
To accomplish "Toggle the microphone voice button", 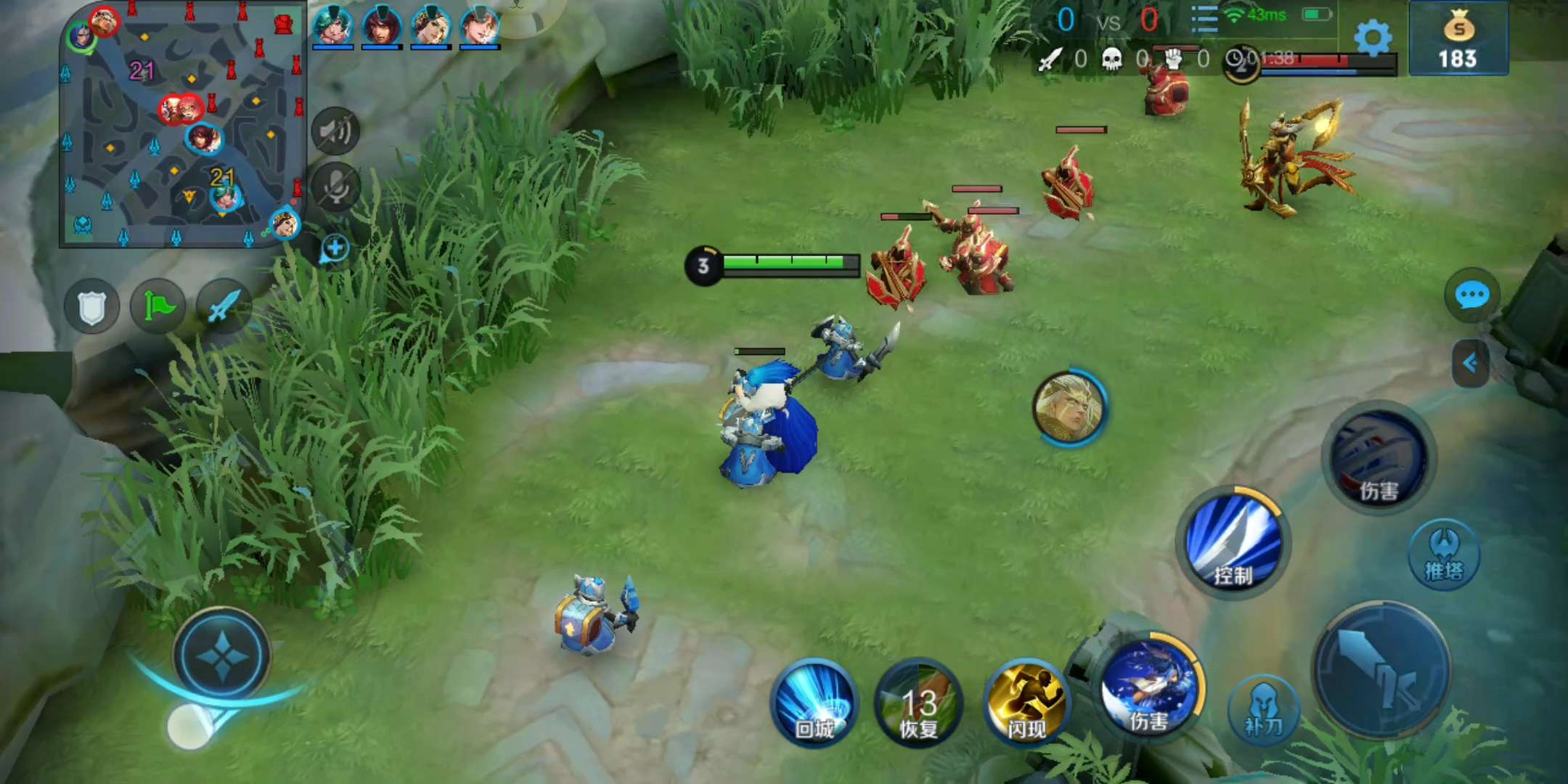I will pyautogui.click(x=335, y=187).
